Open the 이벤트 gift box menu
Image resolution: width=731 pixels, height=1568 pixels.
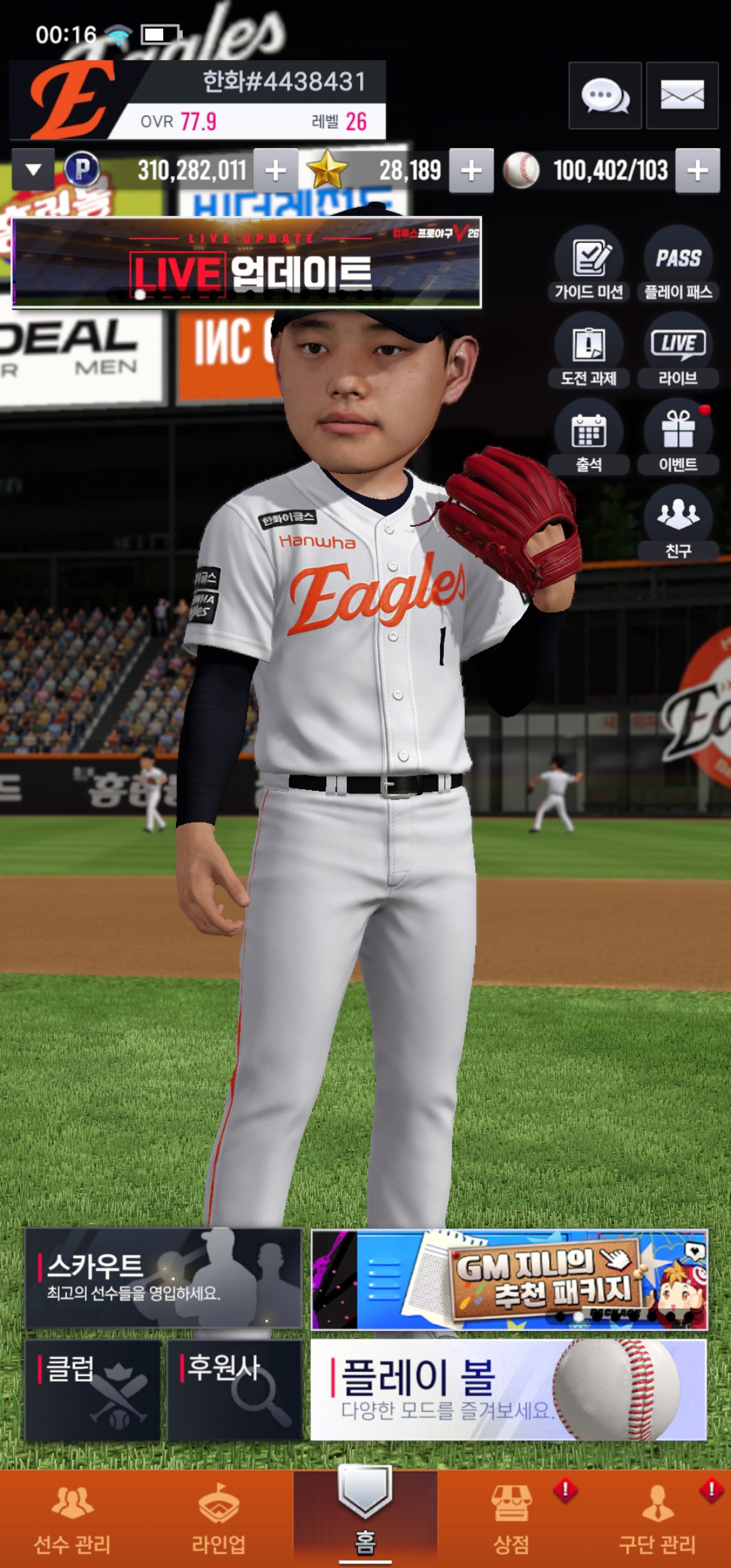click(678, 437)
